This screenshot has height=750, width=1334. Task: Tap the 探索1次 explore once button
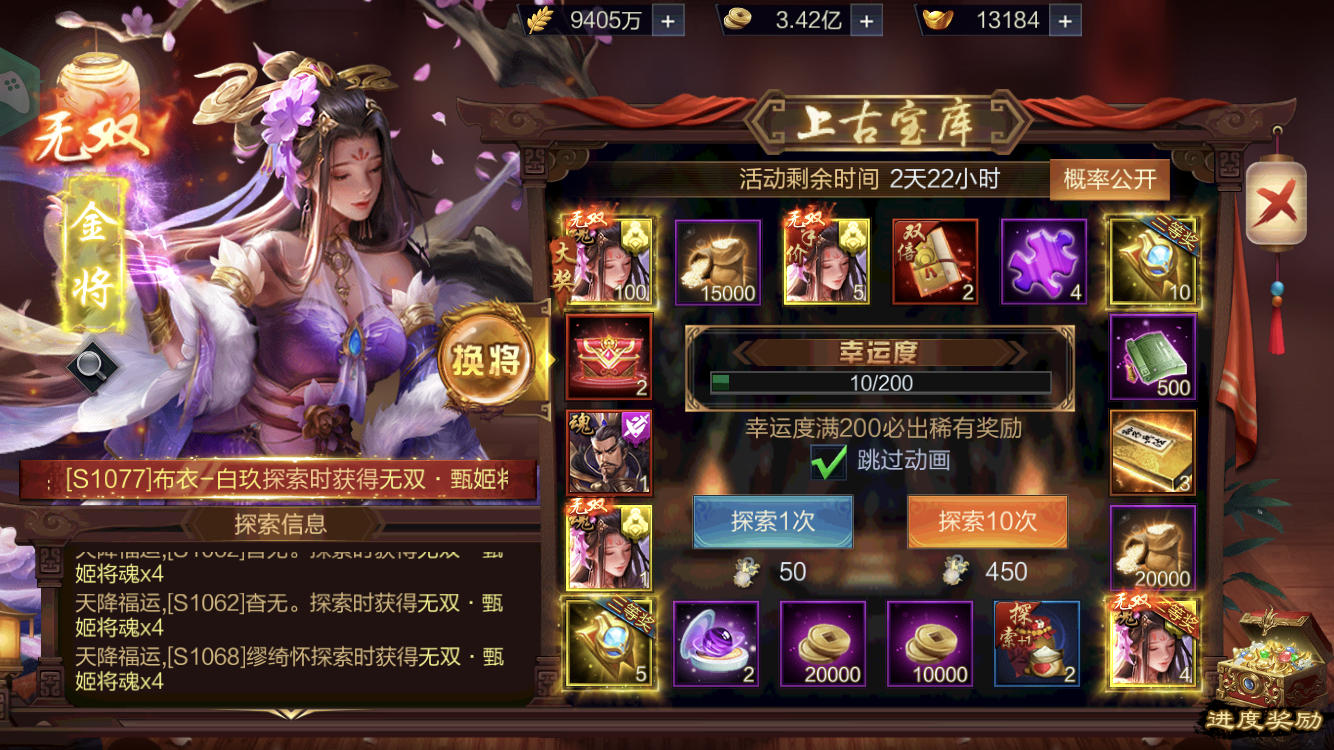tap(773, 522)
